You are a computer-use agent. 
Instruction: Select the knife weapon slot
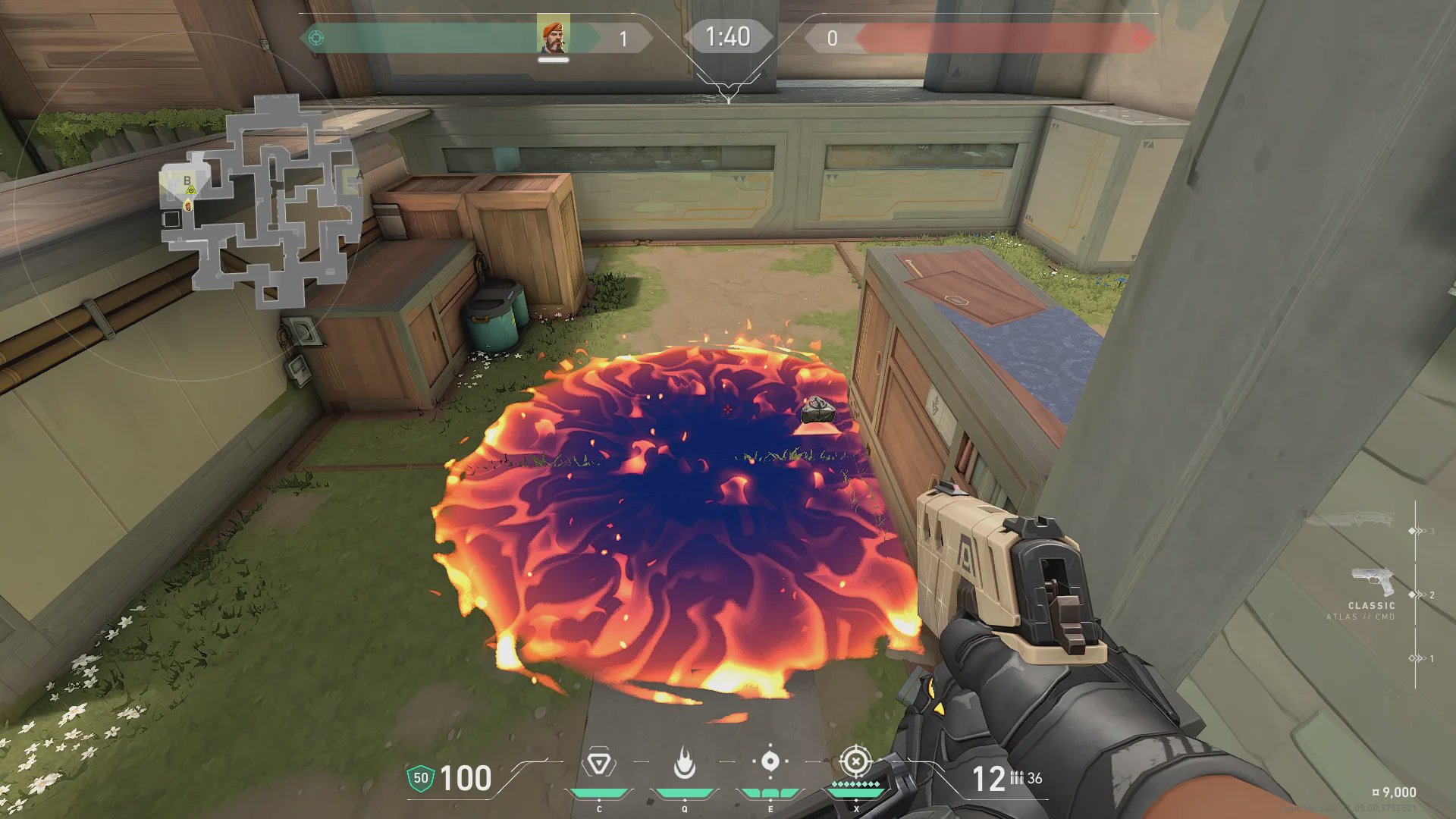[1349, 520]
